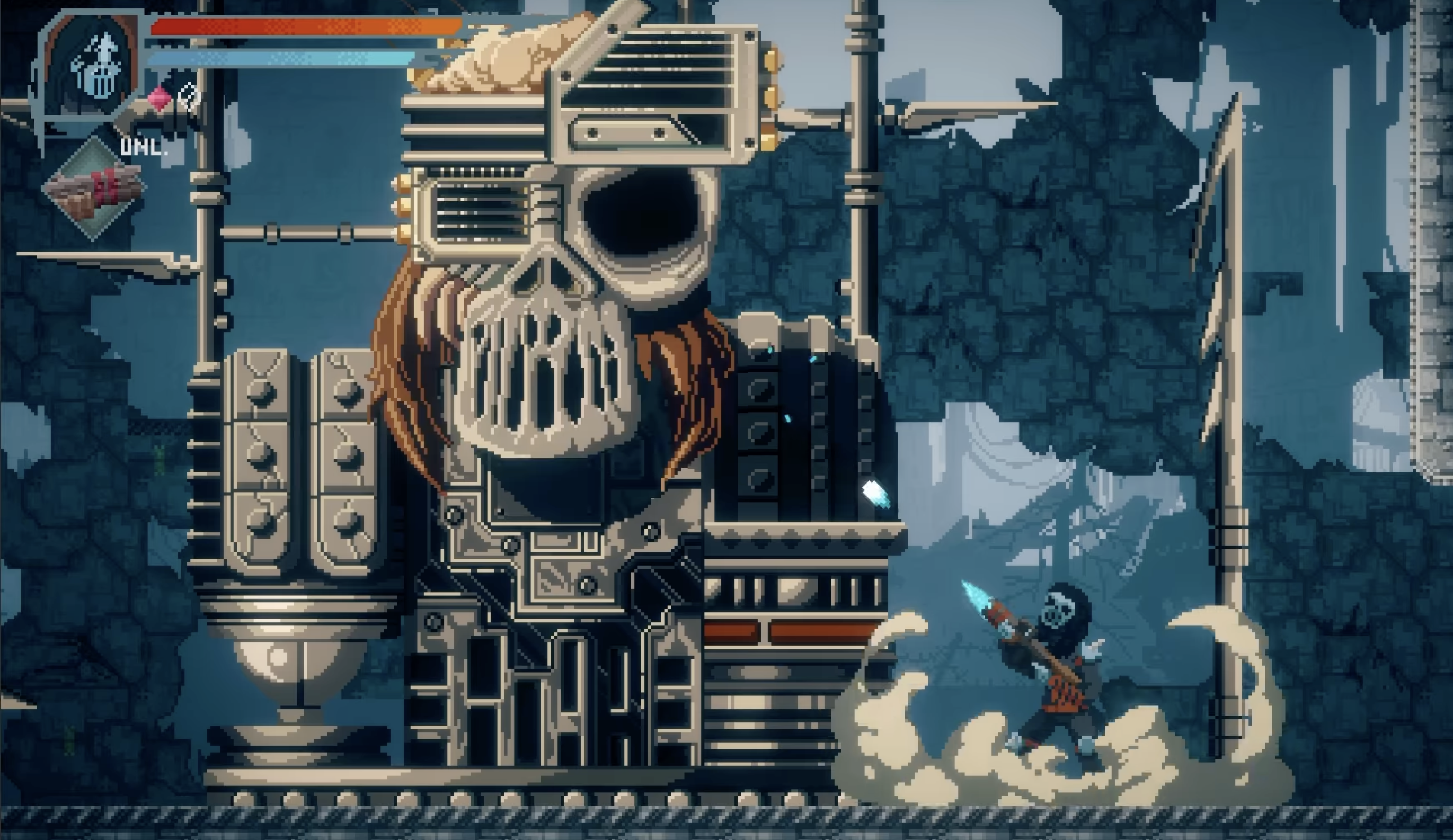Click the pink gem charge icon

[x=159, y=99]
